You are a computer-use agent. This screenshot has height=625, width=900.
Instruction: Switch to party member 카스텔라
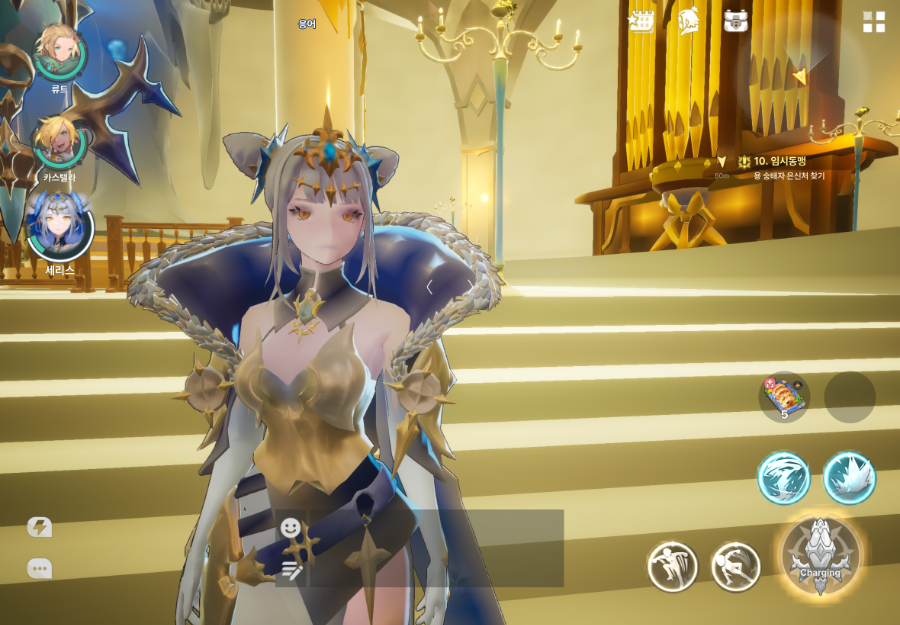59,143
